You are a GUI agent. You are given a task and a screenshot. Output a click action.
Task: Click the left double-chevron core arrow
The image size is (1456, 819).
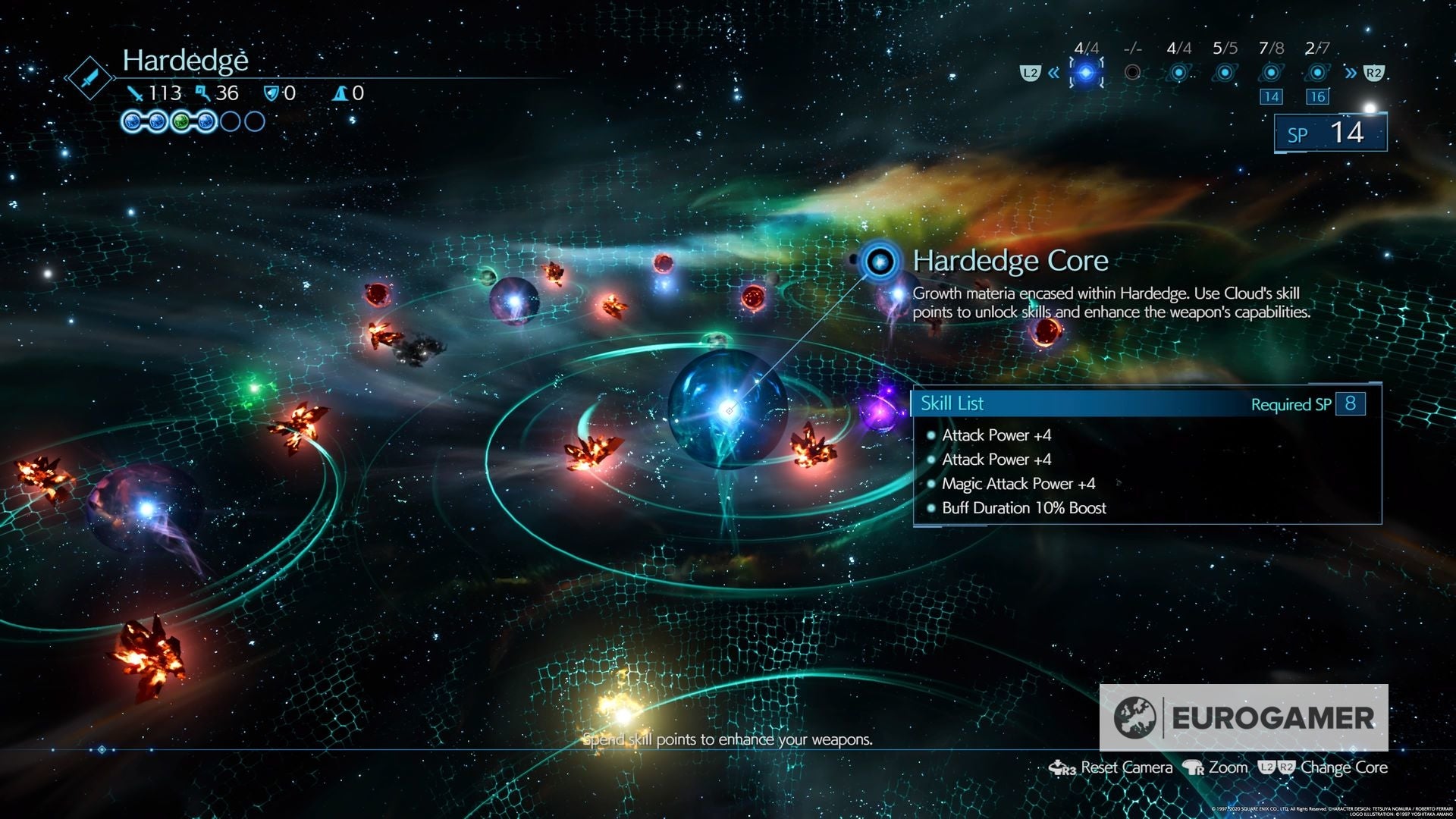(x=1053, y=73)
